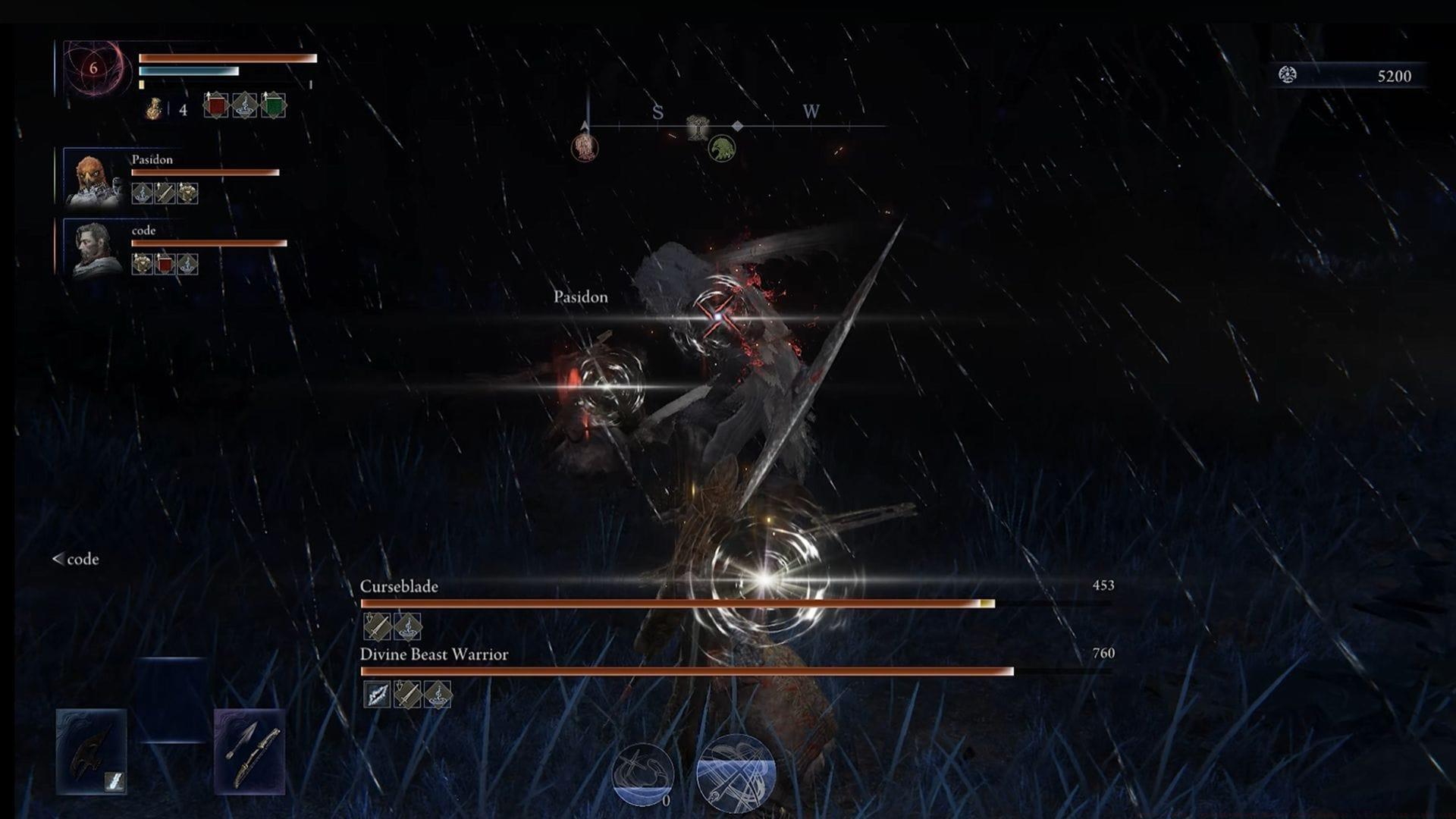
Task: Toggle the grease buff icon between red and green buffs
Action: pyautogui.click(x=245, y=107)
